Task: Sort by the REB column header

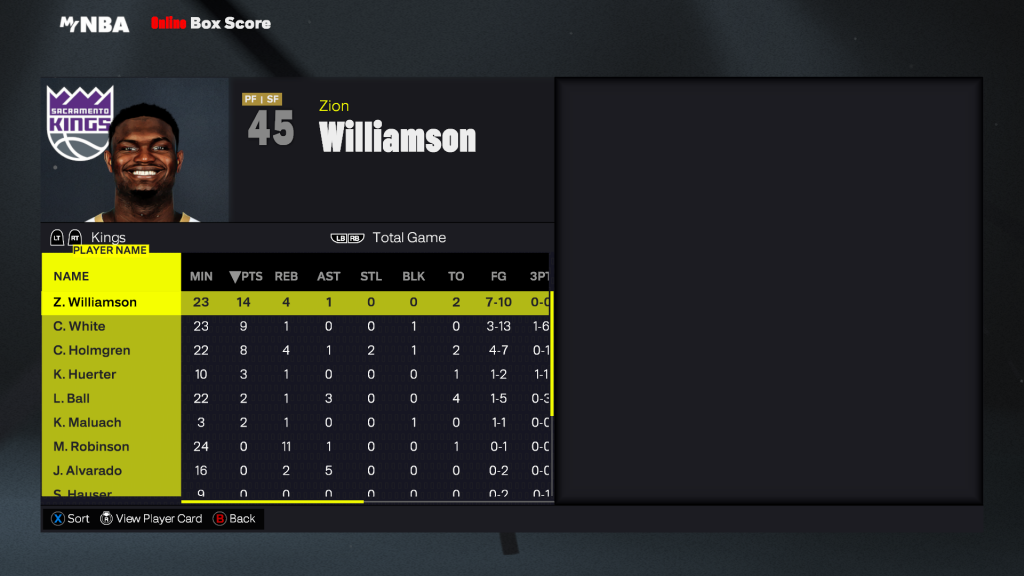Action: pos(287,276)
